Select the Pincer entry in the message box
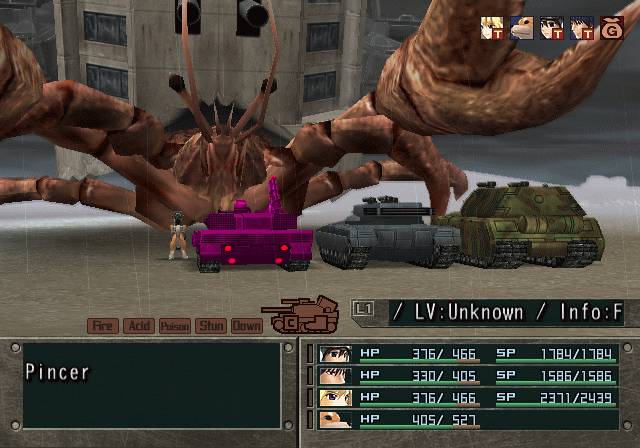640x448 pixels. (x=58, y=372)
